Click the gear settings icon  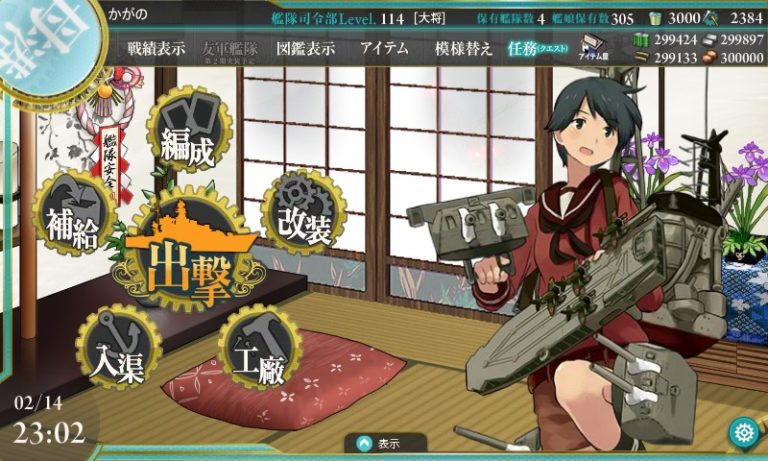coord(743,433)
